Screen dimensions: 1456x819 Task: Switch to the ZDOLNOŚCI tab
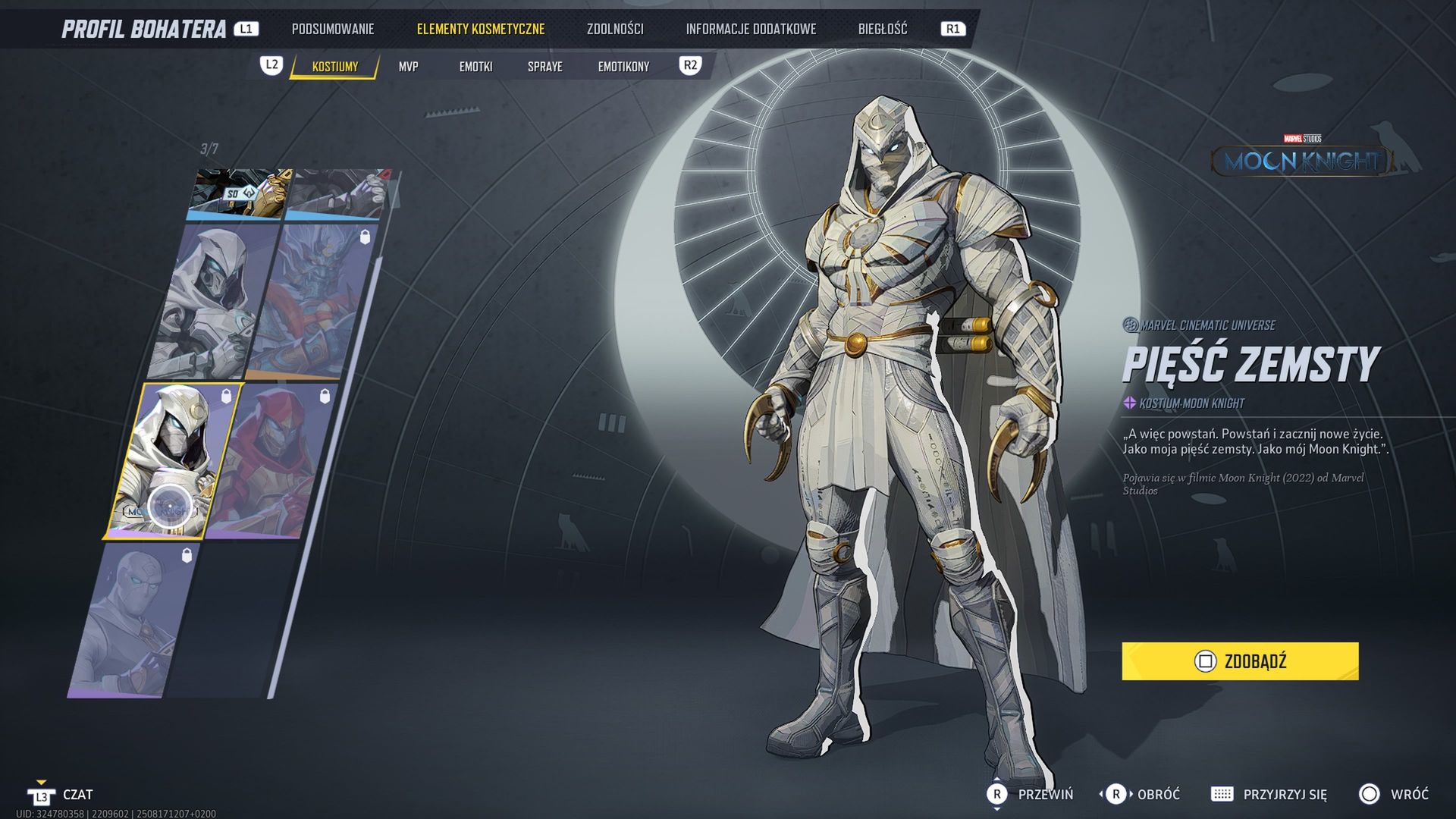click(x=615, y=29)
